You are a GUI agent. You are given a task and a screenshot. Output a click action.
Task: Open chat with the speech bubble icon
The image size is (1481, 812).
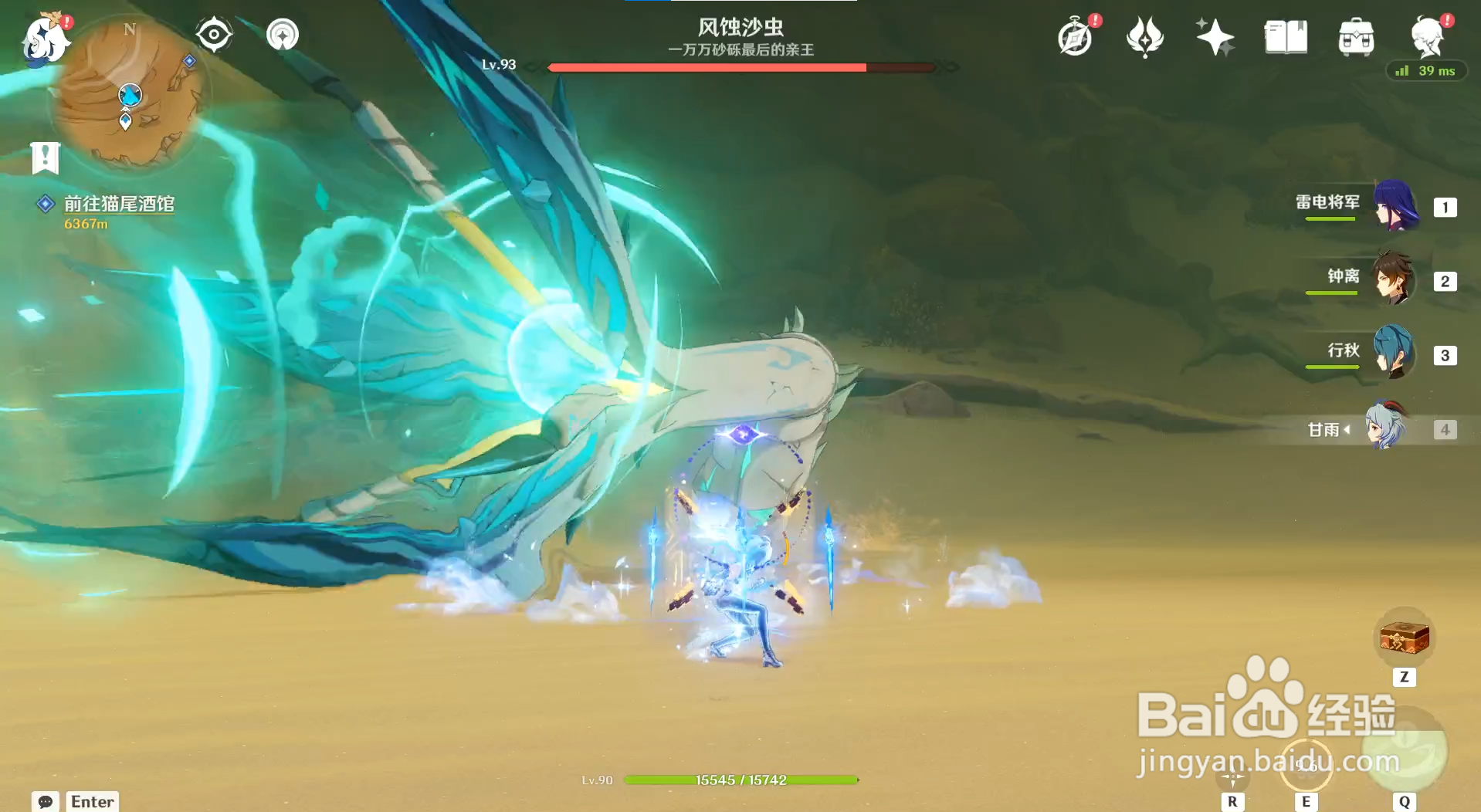[x=46, y=802]
